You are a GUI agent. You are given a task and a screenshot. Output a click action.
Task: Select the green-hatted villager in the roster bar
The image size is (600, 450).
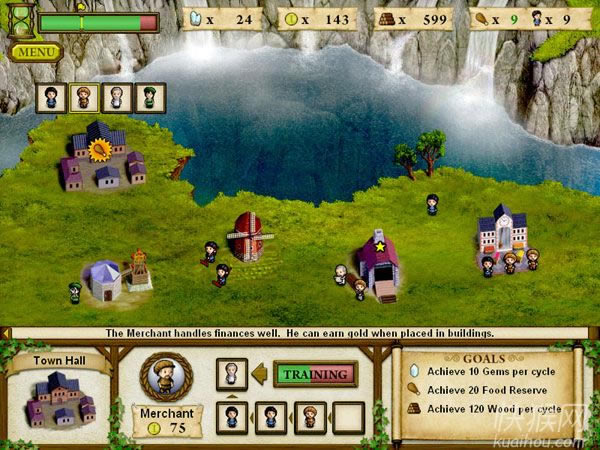click(150, 97)
